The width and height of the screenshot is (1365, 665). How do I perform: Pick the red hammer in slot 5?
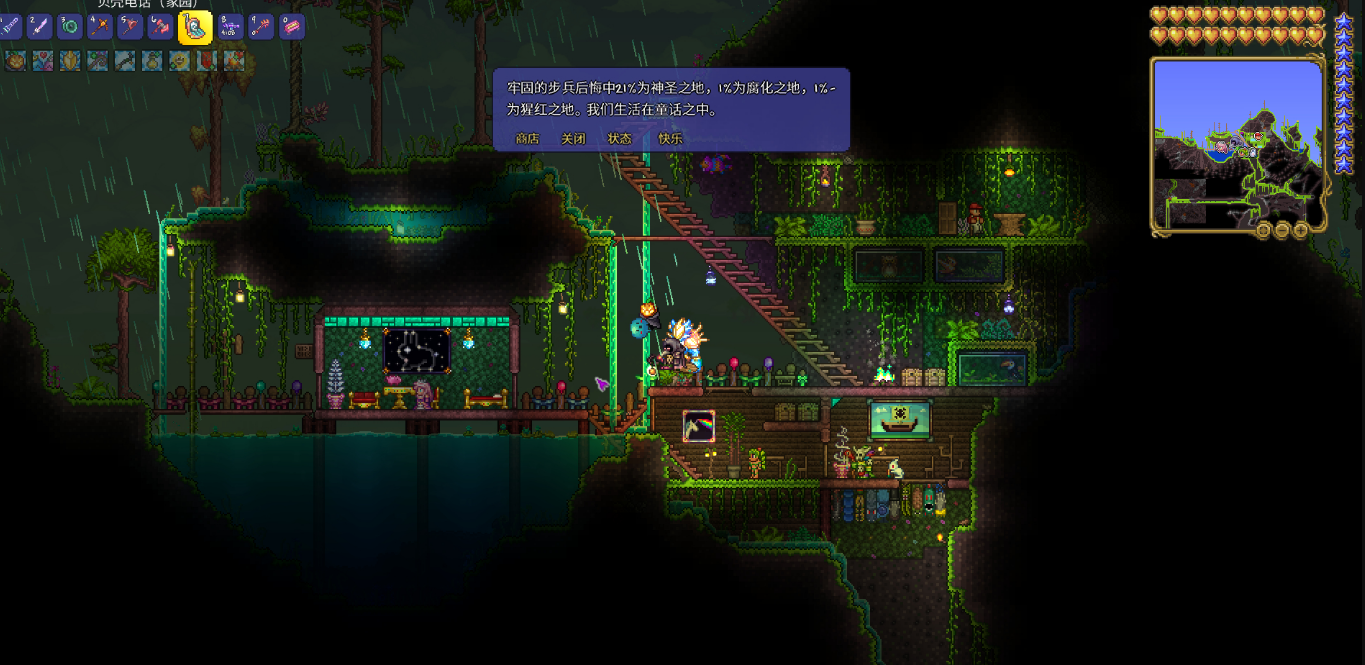point(129,26)
